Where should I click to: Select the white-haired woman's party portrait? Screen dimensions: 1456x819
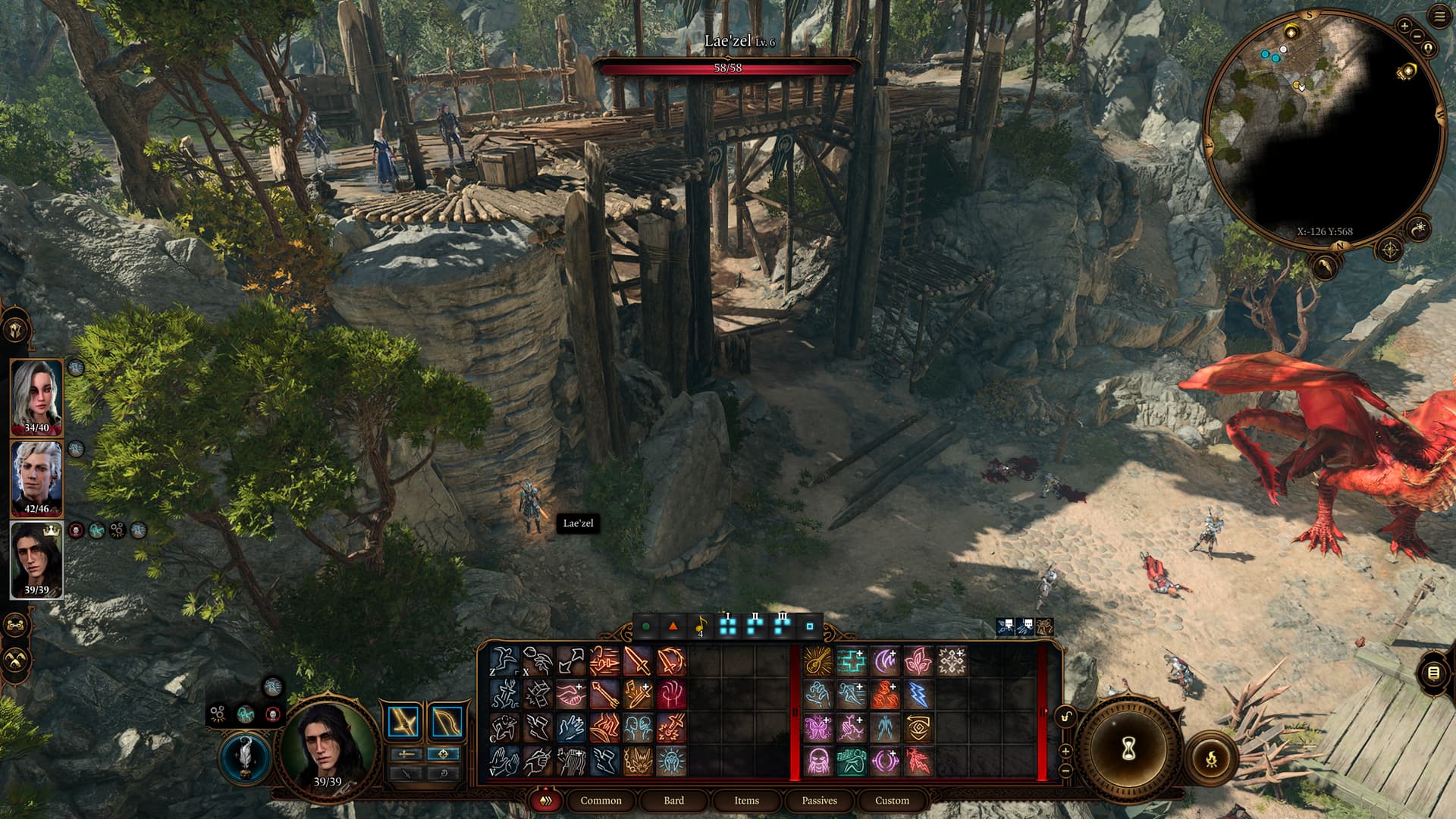pyautogui.click(x=36, y=396)
